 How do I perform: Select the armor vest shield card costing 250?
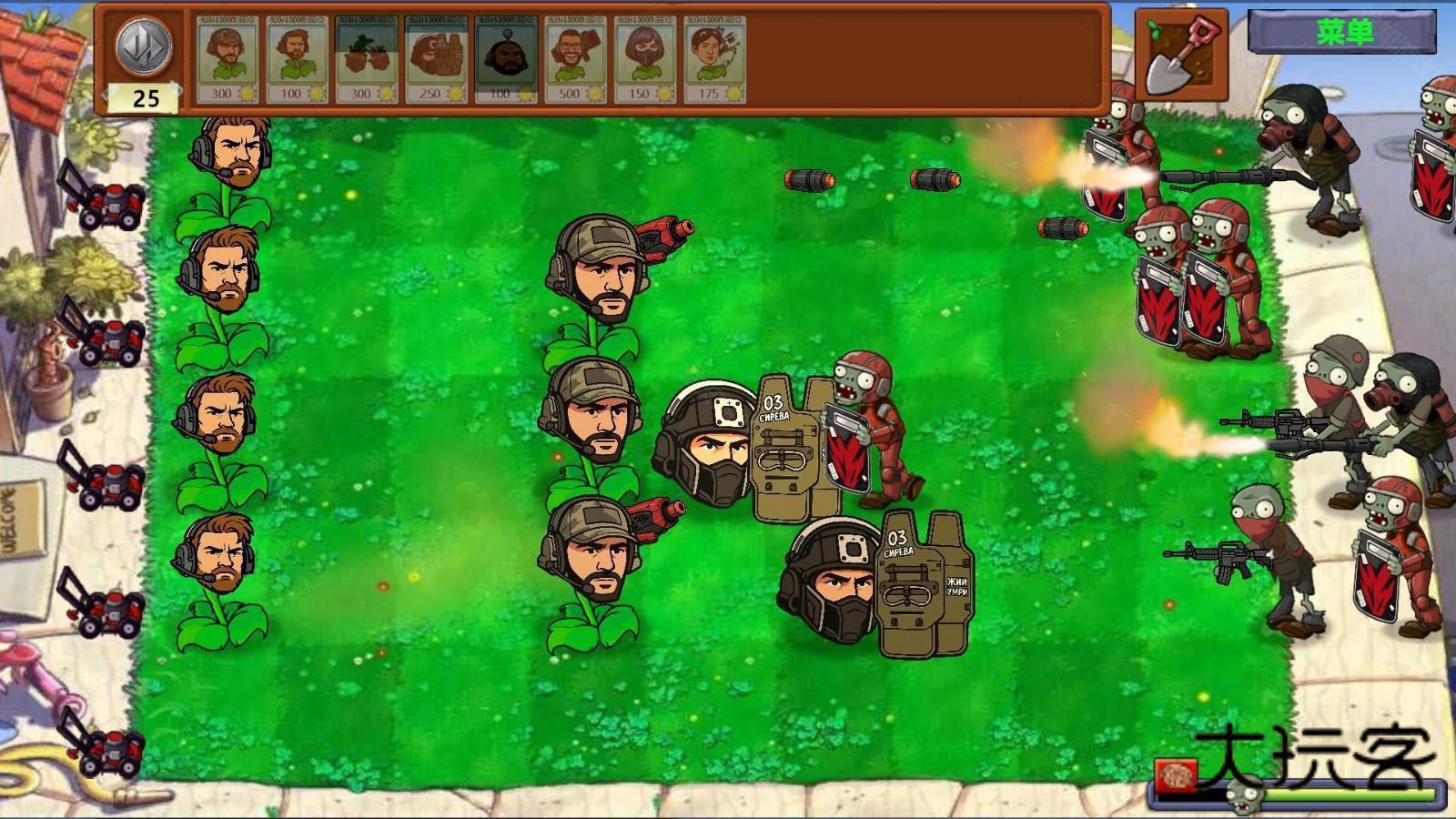coord(437,59)
